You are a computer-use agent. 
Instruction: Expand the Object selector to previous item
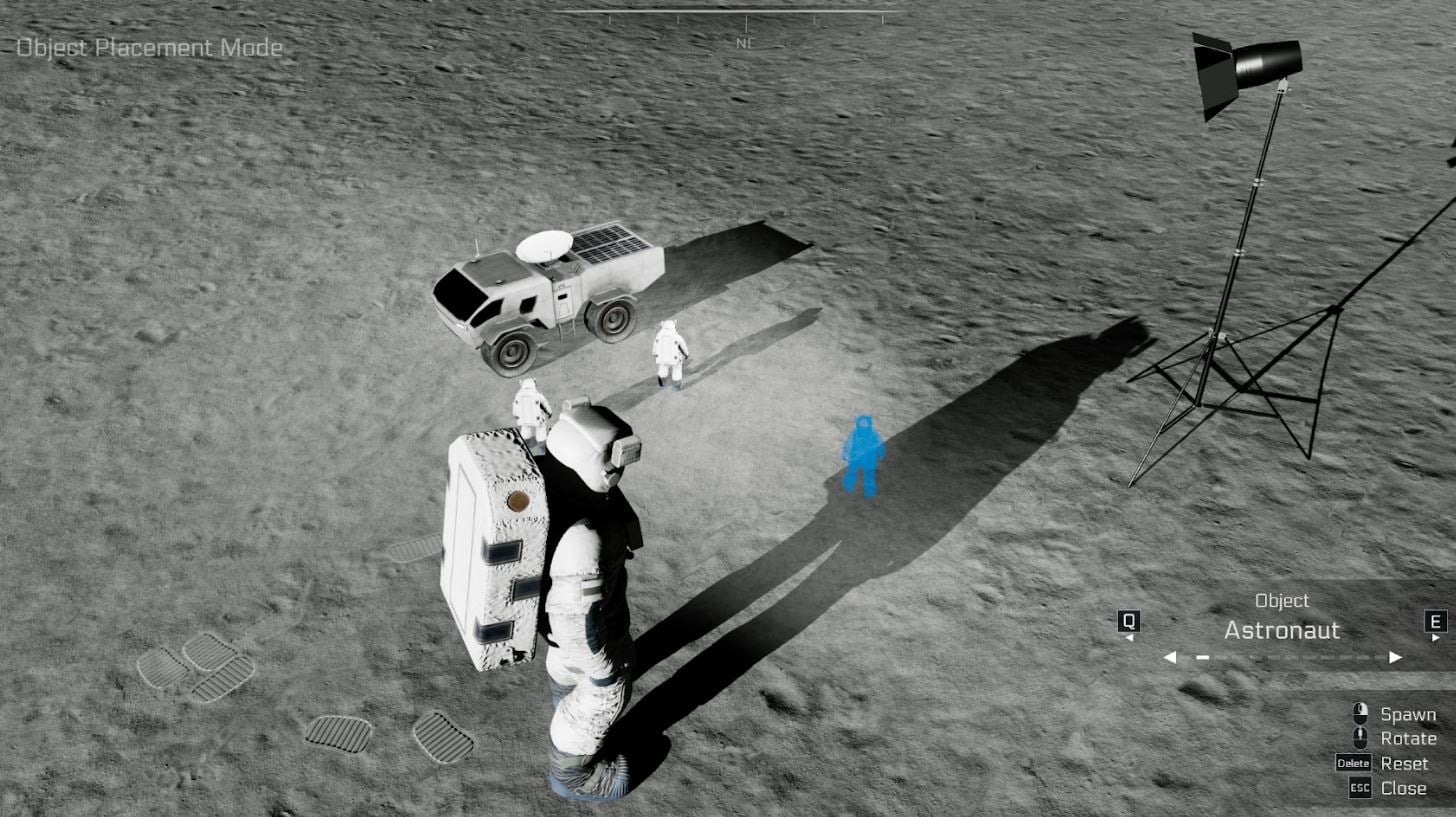coord(1127,620)
